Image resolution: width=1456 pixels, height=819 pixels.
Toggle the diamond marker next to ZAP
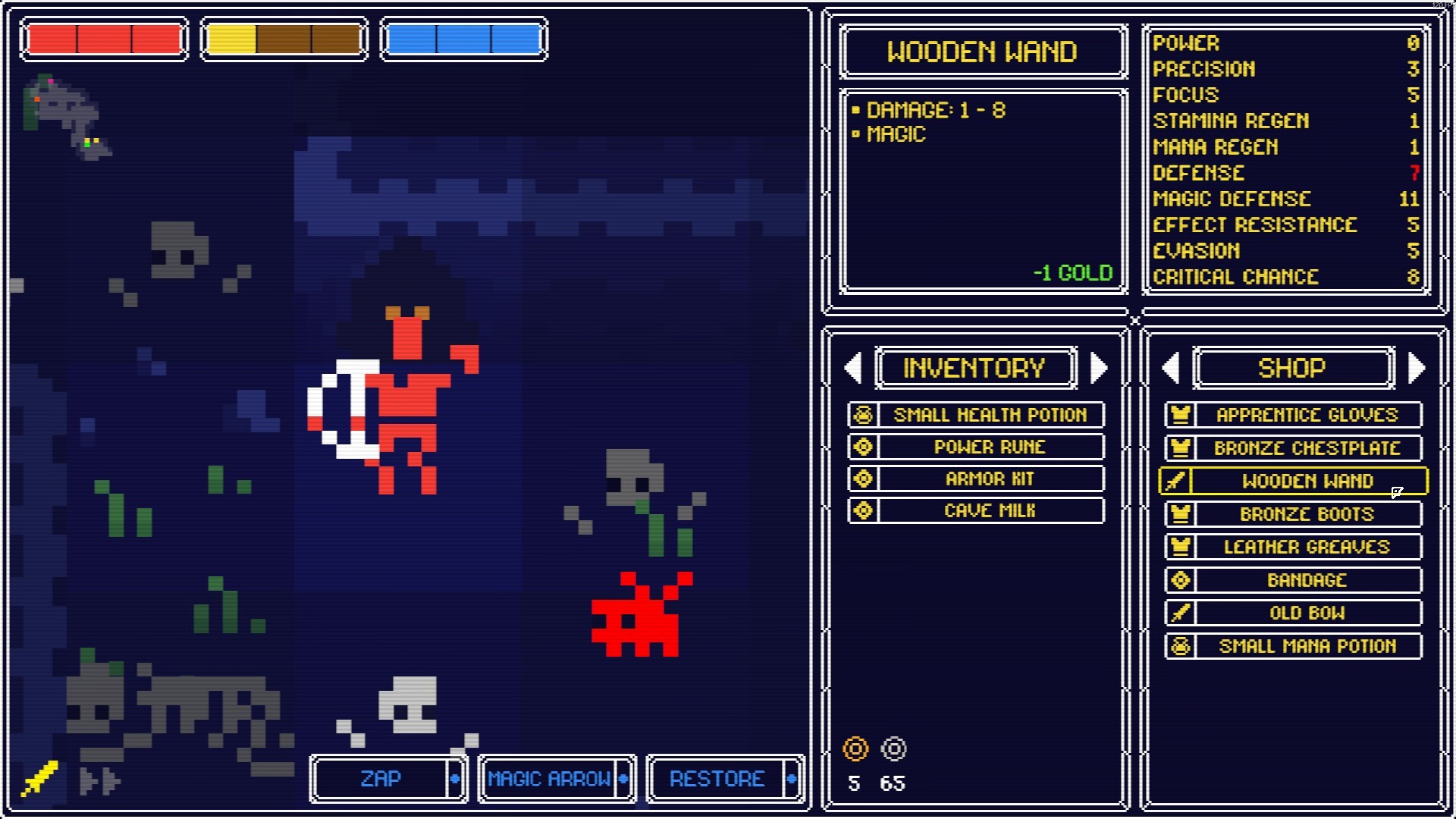[x=456, y=779]
